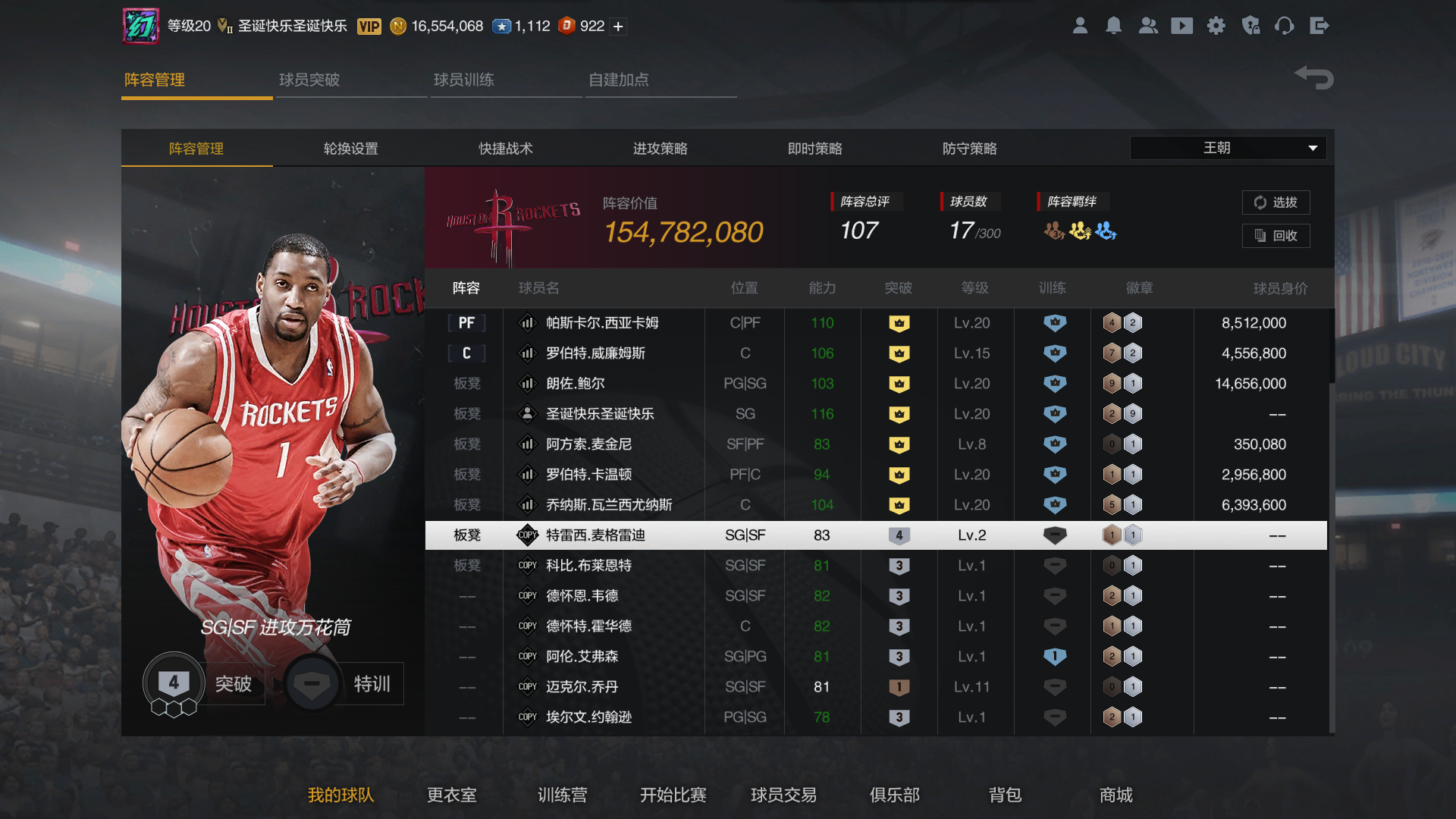Open the notifications bell icon
The image size is (1456, 819).
pyautogui.click(x=1113, y=26)
